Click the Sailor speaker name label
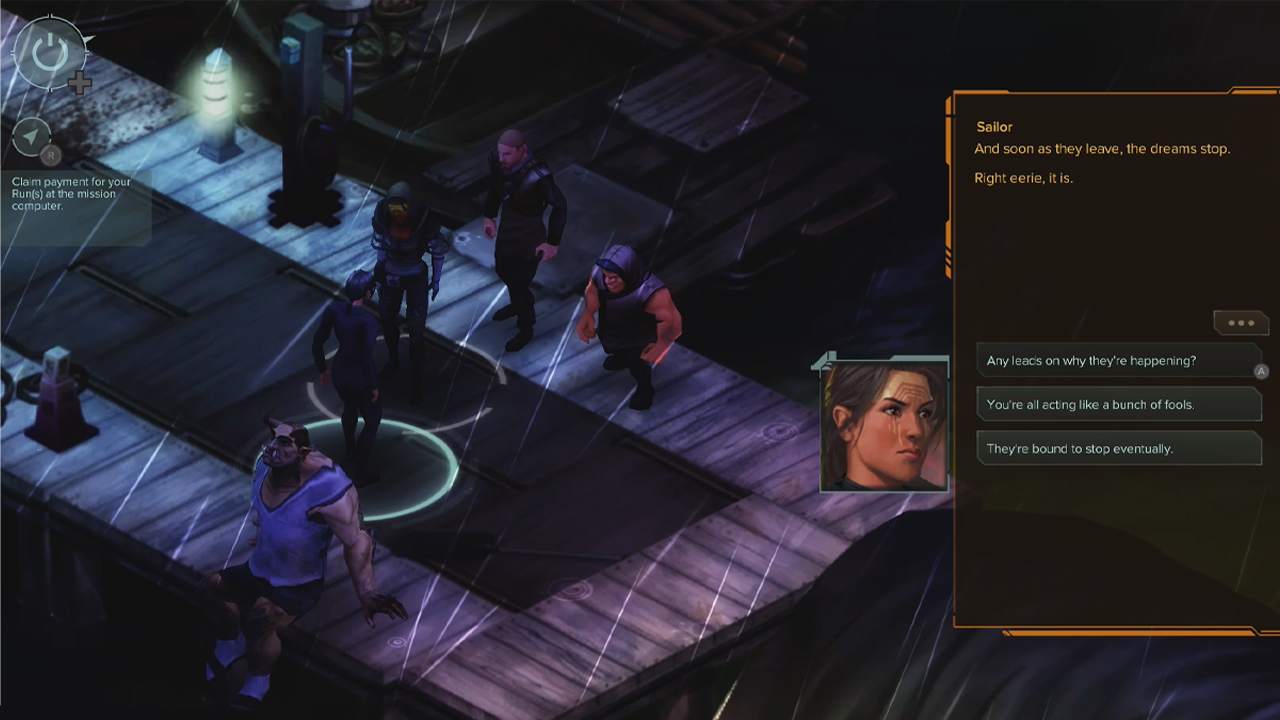The width and height of the screenshot is (1280, 720). (x=994, y=127)
